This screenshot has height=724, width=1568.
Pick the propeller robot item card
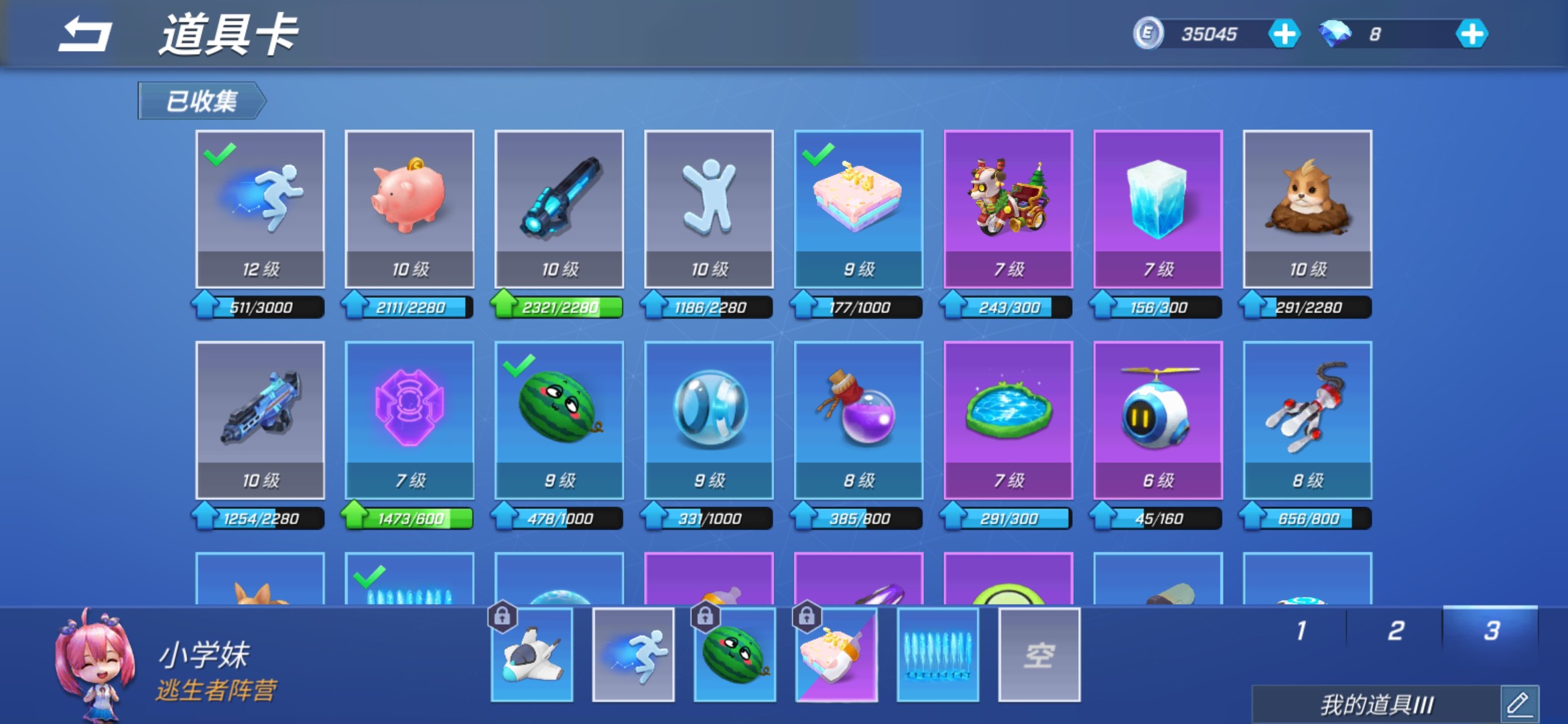(x=1158, y=420)
